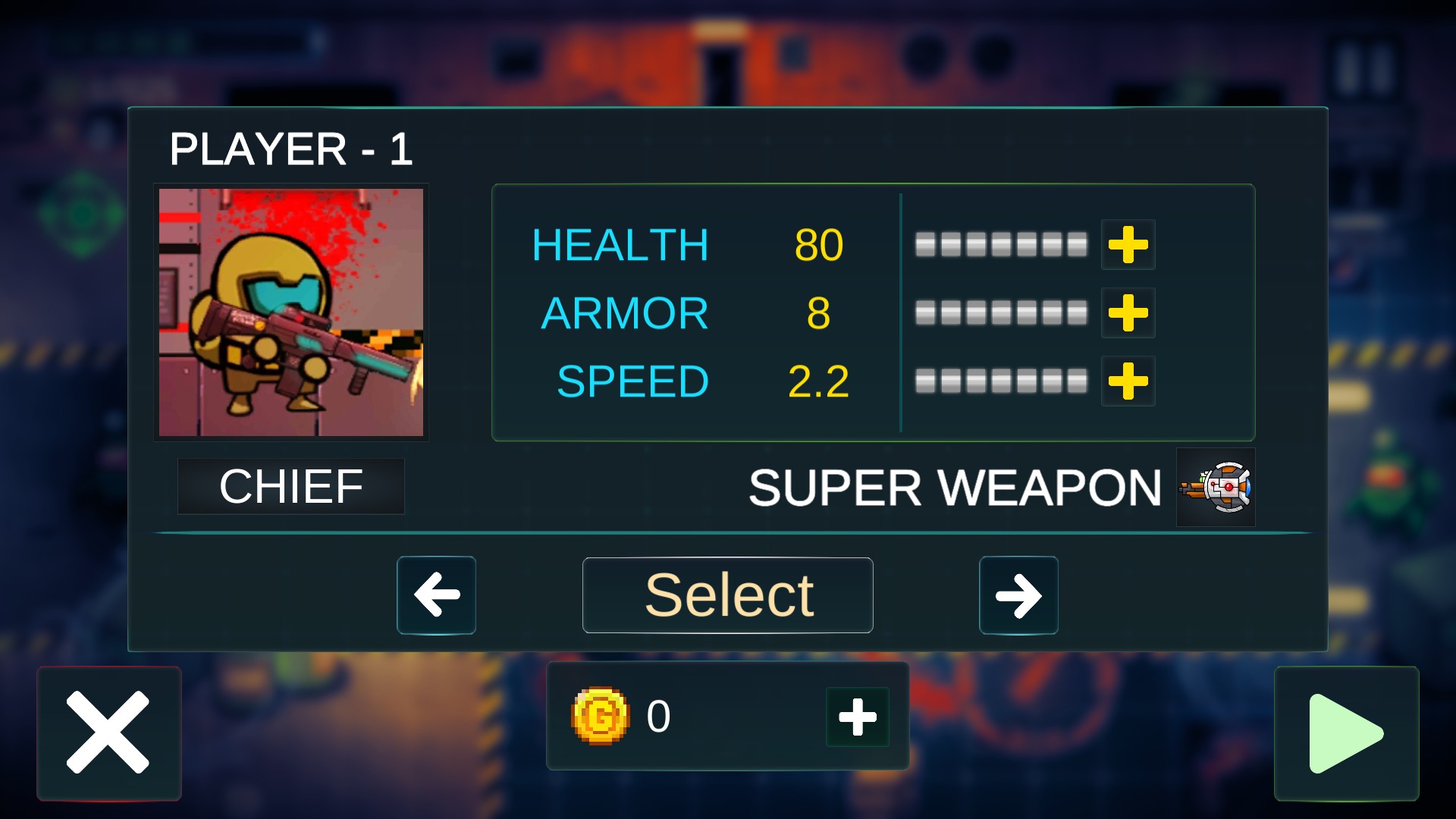
Task: Click the Chief character portrait
Action: click(291, 312)
